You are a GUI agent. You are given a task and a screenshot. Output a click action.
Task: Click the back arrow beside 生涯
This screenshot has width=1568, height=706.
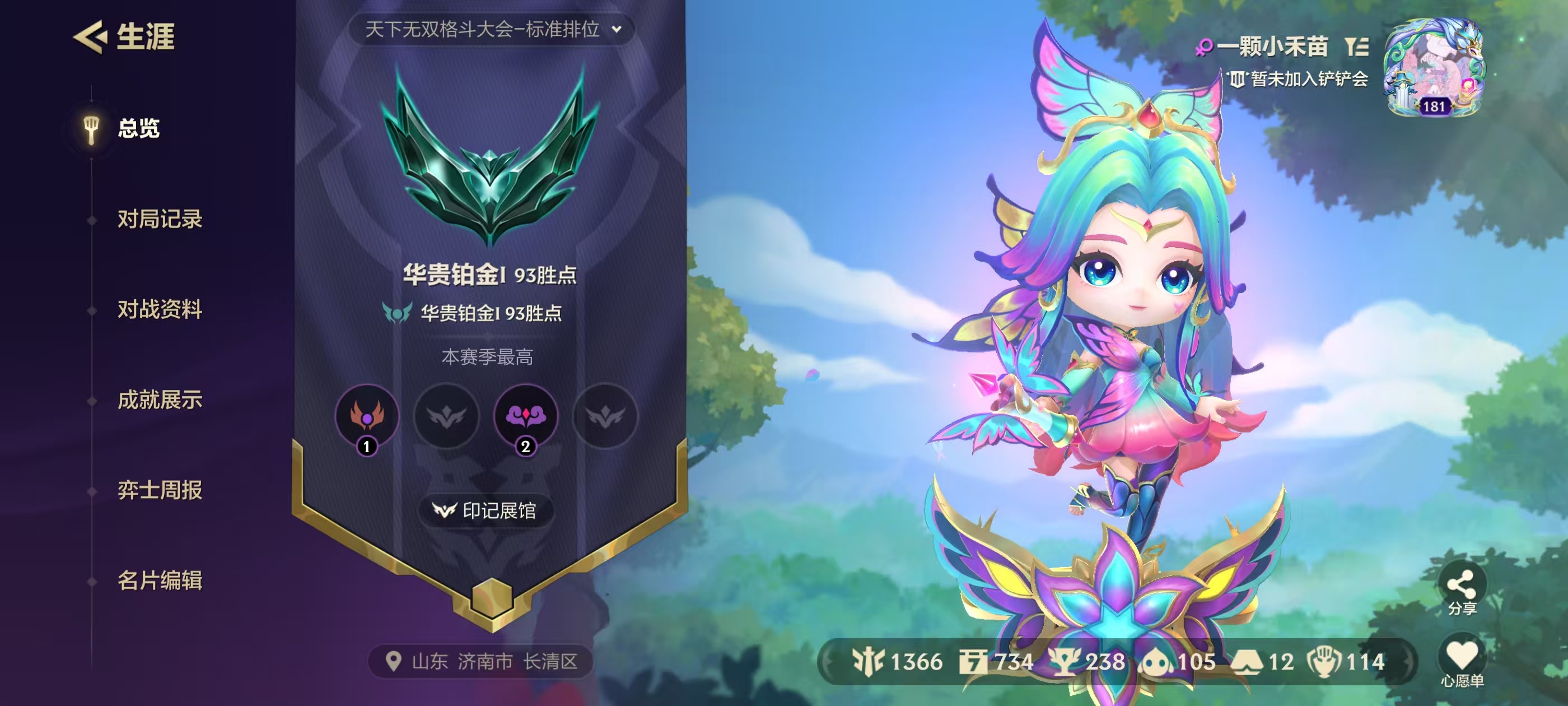[x=89, y=38]
